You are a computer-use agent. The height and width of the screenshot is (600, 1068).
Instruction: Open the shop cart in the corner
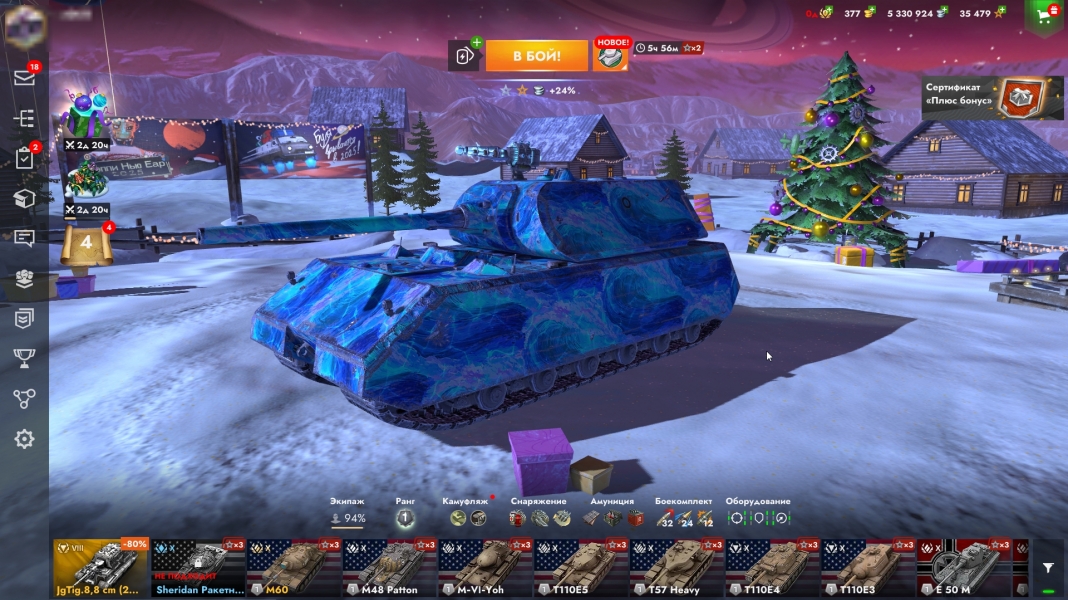coord(1045,15)
